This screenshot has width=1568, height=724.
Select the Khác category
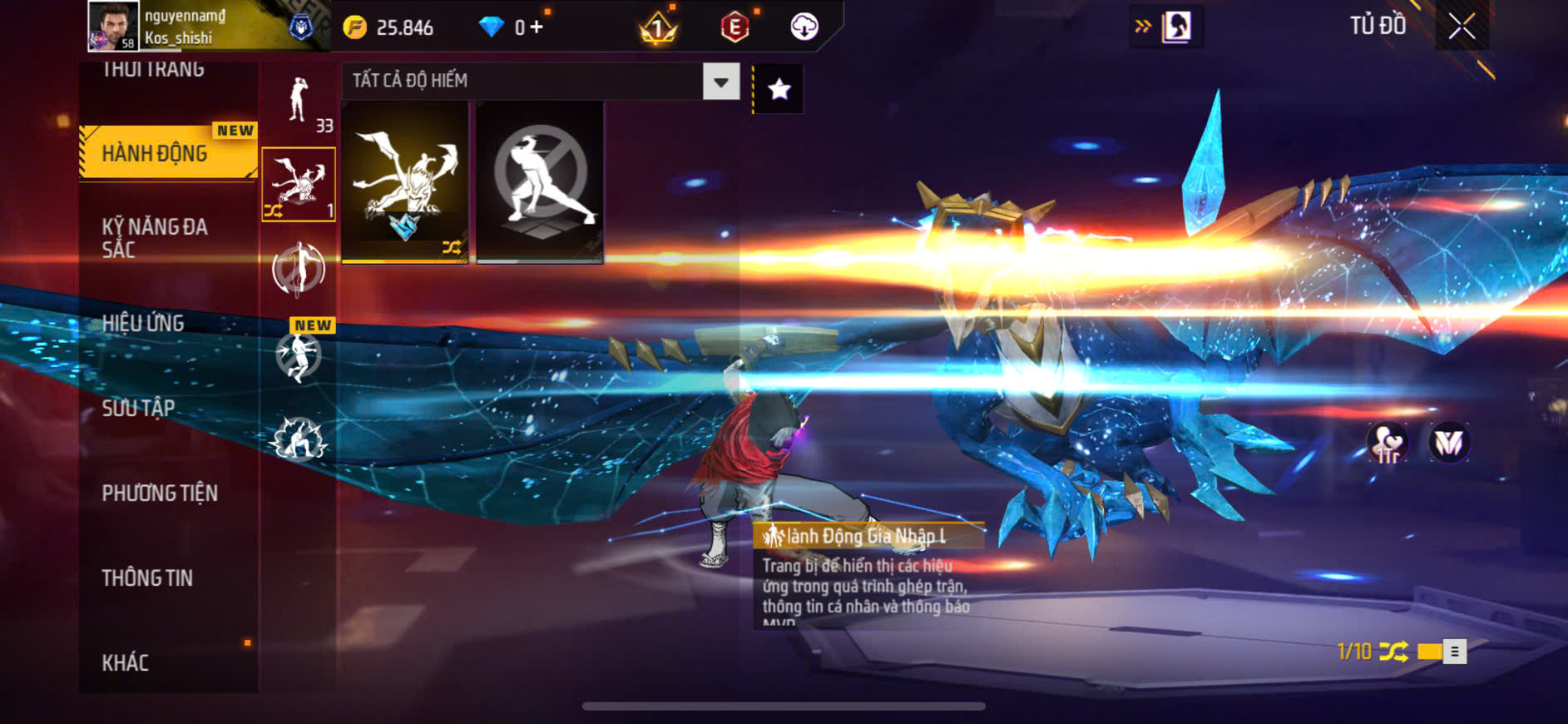click(x=126, y=662)
